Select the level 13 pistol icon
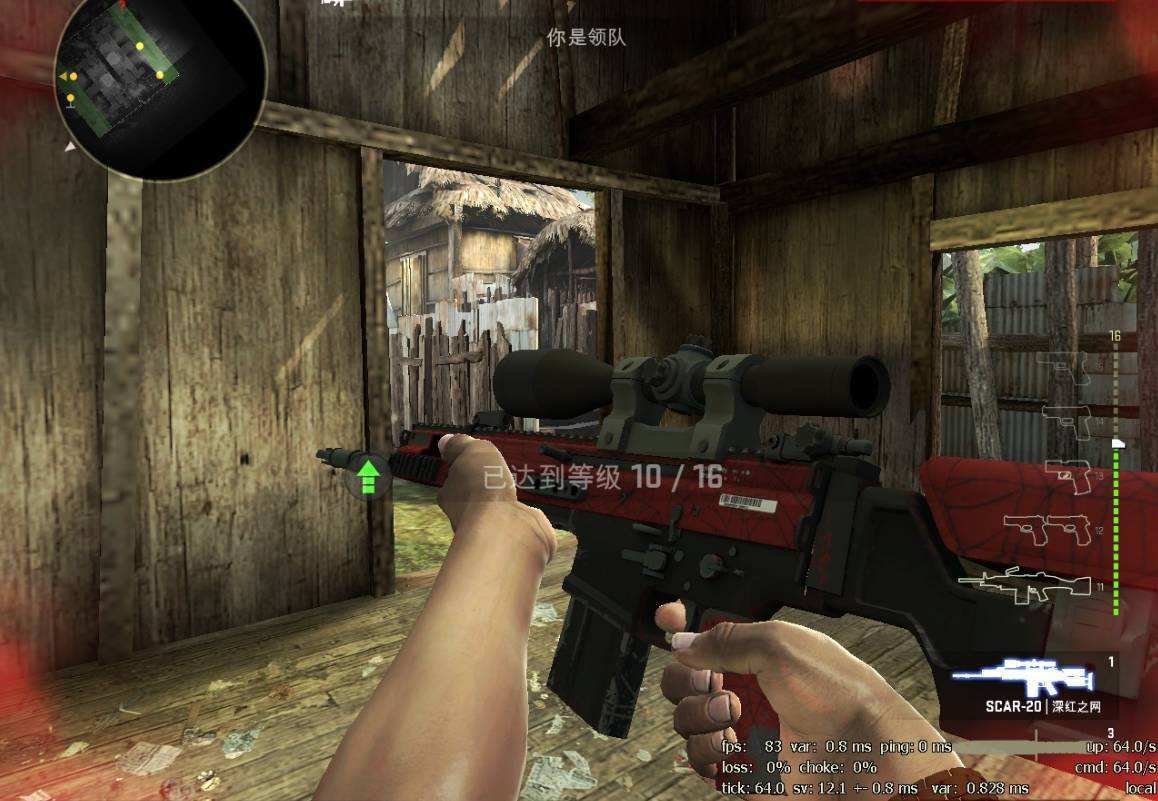Viewport: 1158px width, 801px height. coord(1068,474)
